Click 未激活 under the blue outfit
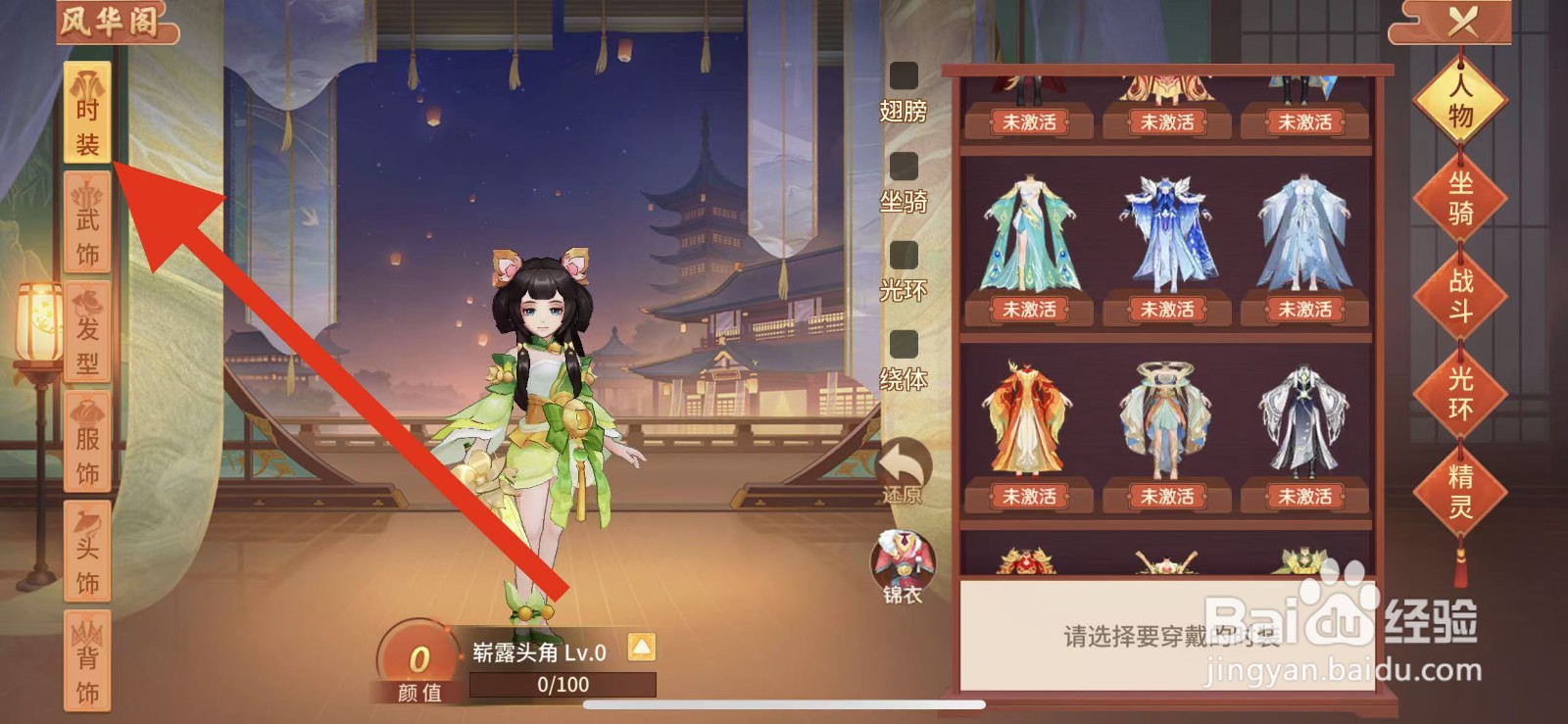Screen dimensions: 1568x724 pyautogui.click(x=1166, y=311)
